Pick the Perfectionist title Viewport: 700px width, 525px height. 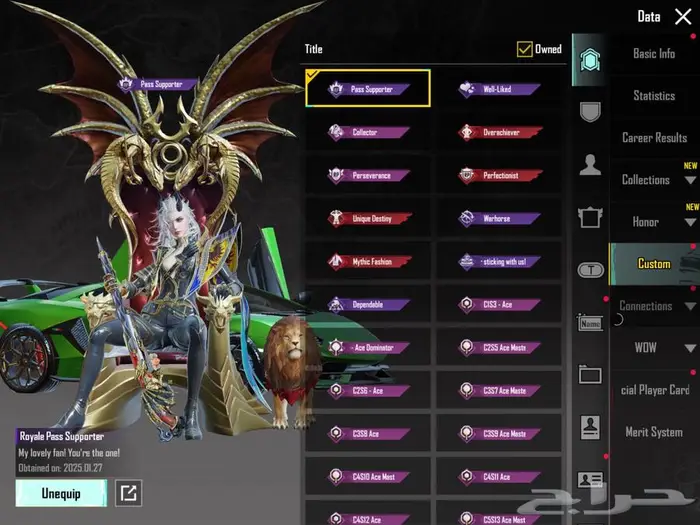pos(498,175)
